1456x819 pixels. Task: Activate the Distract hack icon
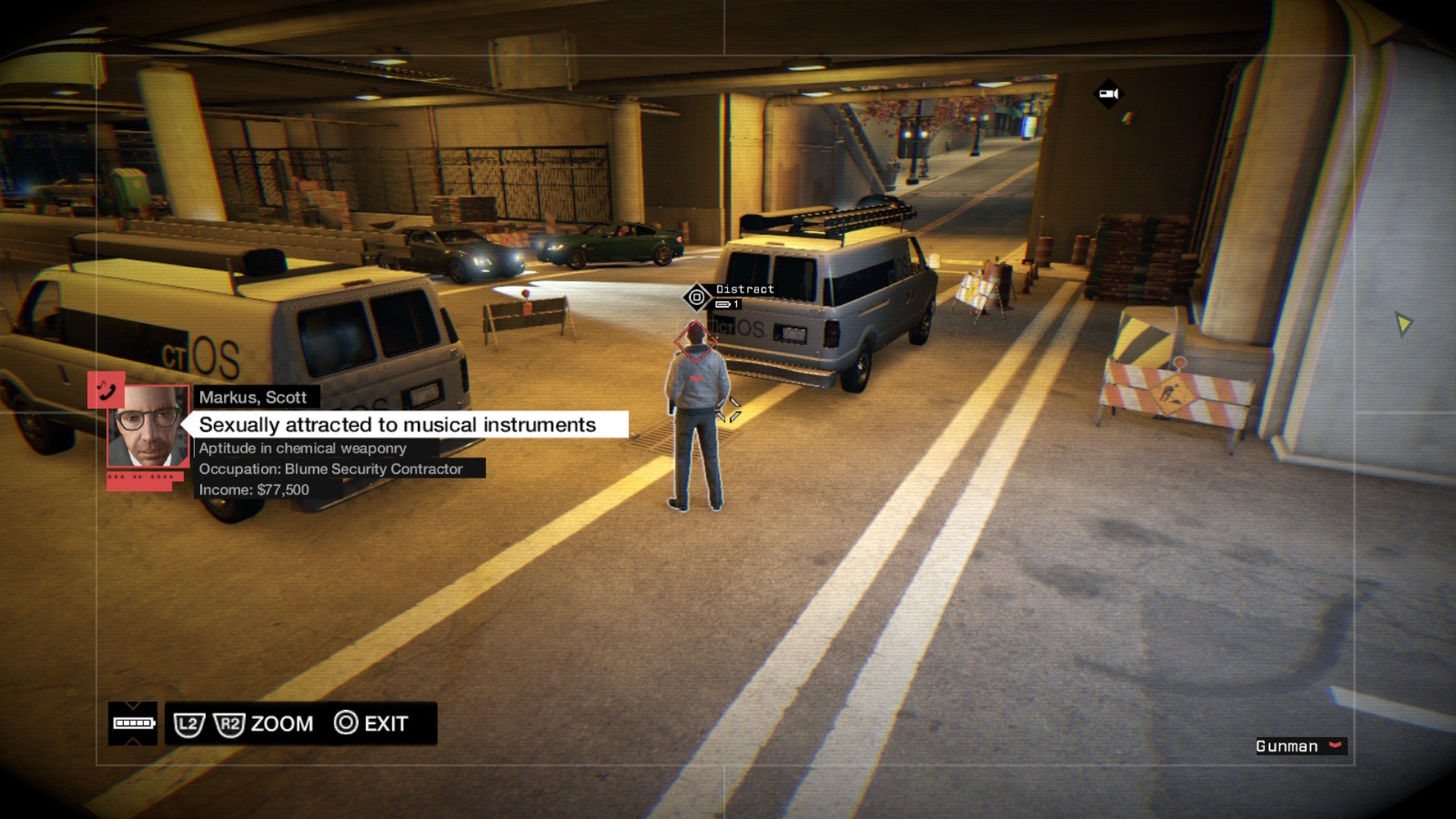[x=696, y=297]
